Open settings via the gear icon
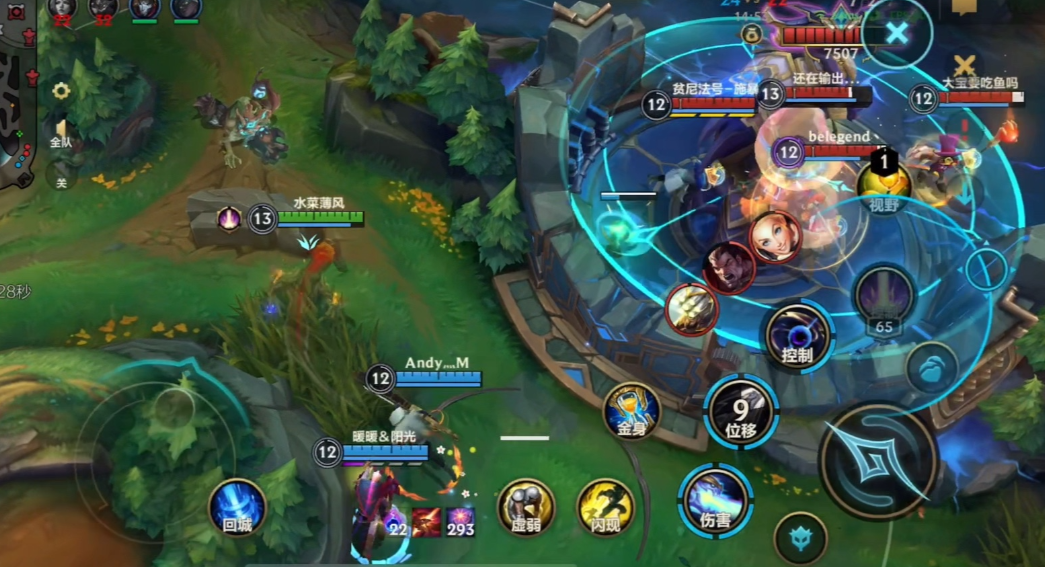 tap(61, 91)
